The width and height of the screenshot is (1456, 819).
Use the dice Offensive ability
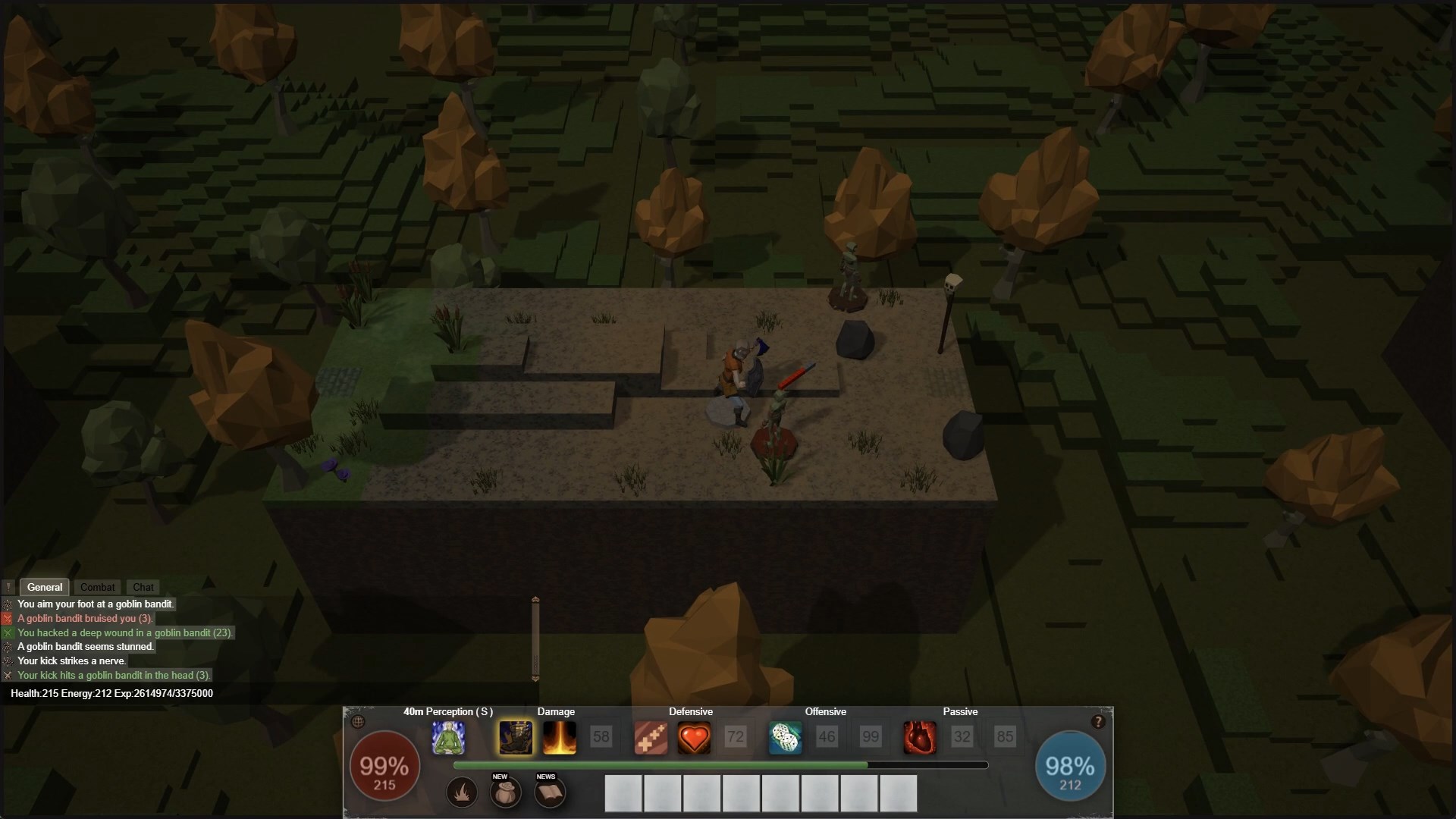[785, 737]
